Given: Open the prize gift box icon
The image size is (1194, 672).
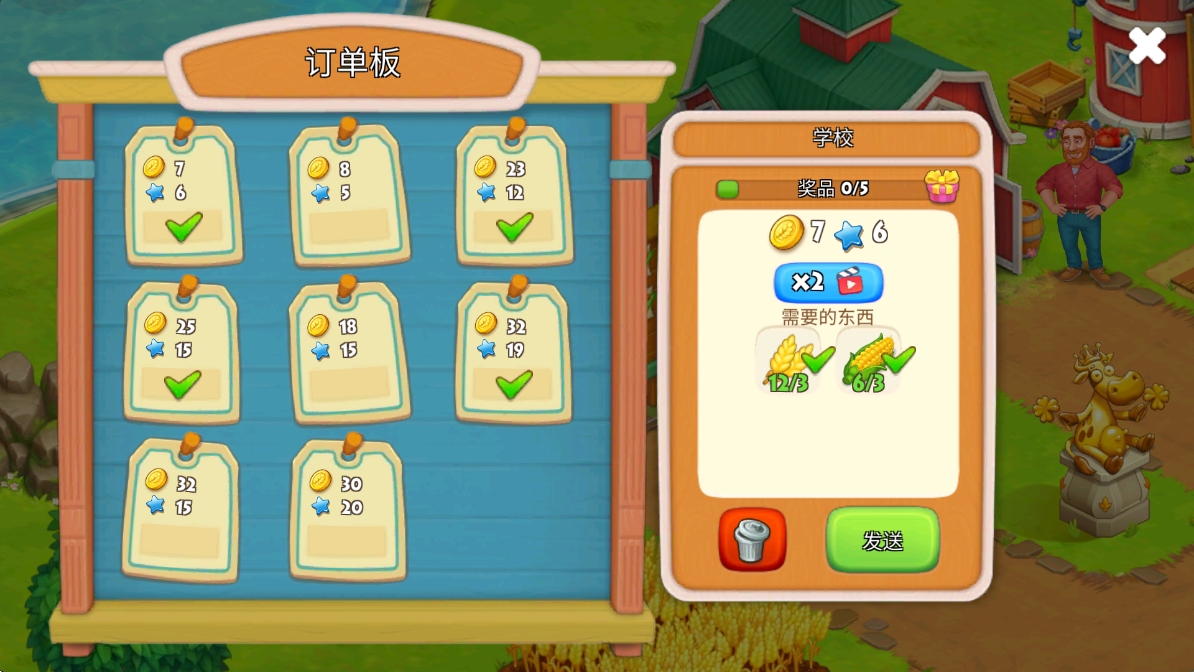Looking at the screenshot, I should coord(941,186).
